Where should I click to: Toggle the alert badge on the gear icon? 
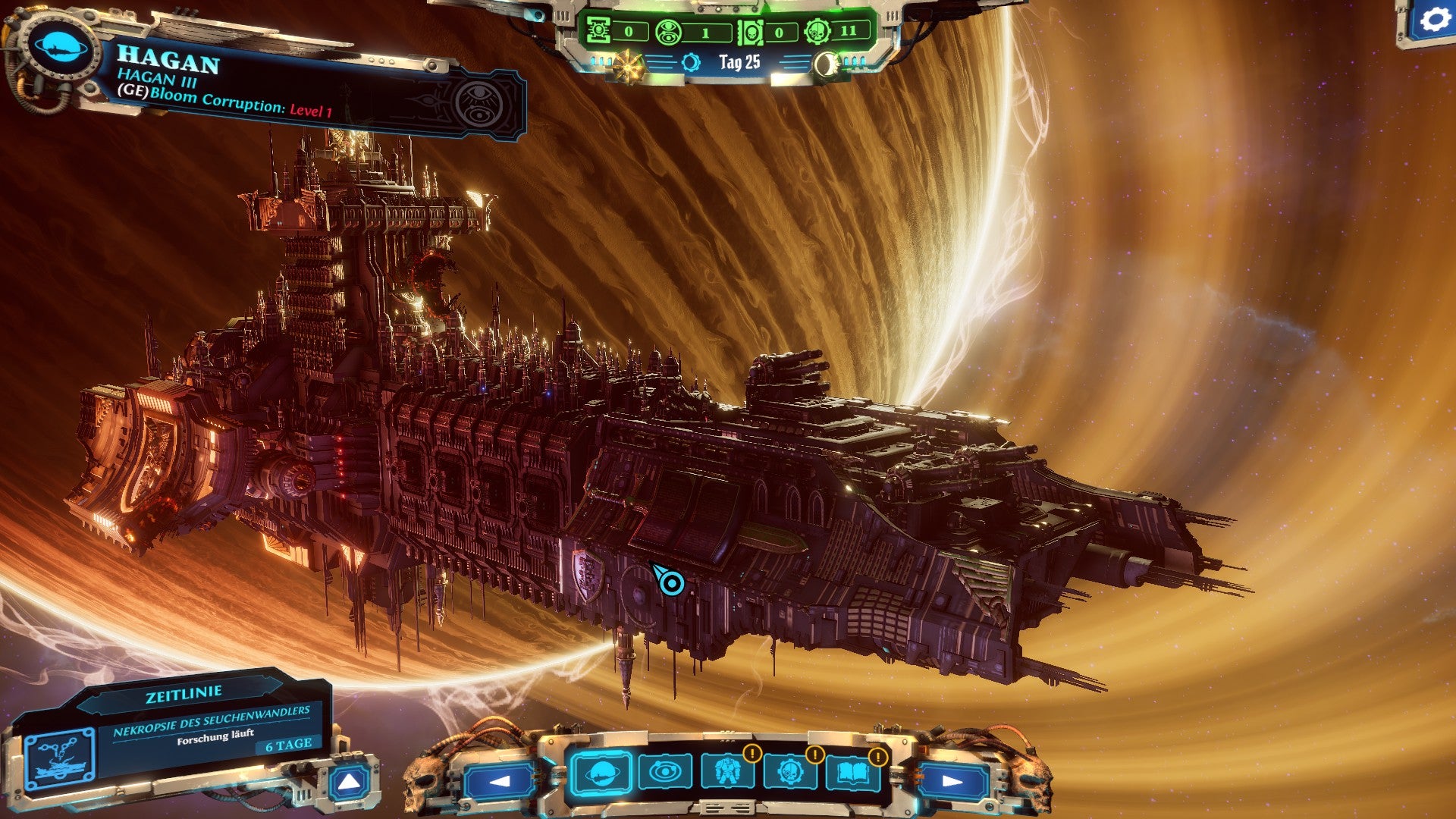click(814, 755)
